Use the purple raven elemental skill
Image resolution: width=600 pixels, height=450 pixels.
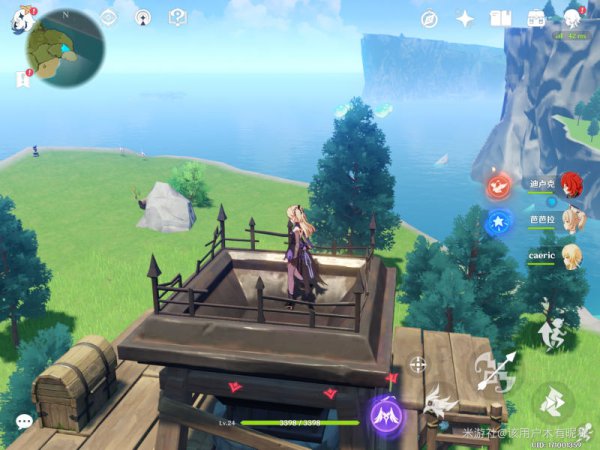pyautogui.click(x=384, y=414)
